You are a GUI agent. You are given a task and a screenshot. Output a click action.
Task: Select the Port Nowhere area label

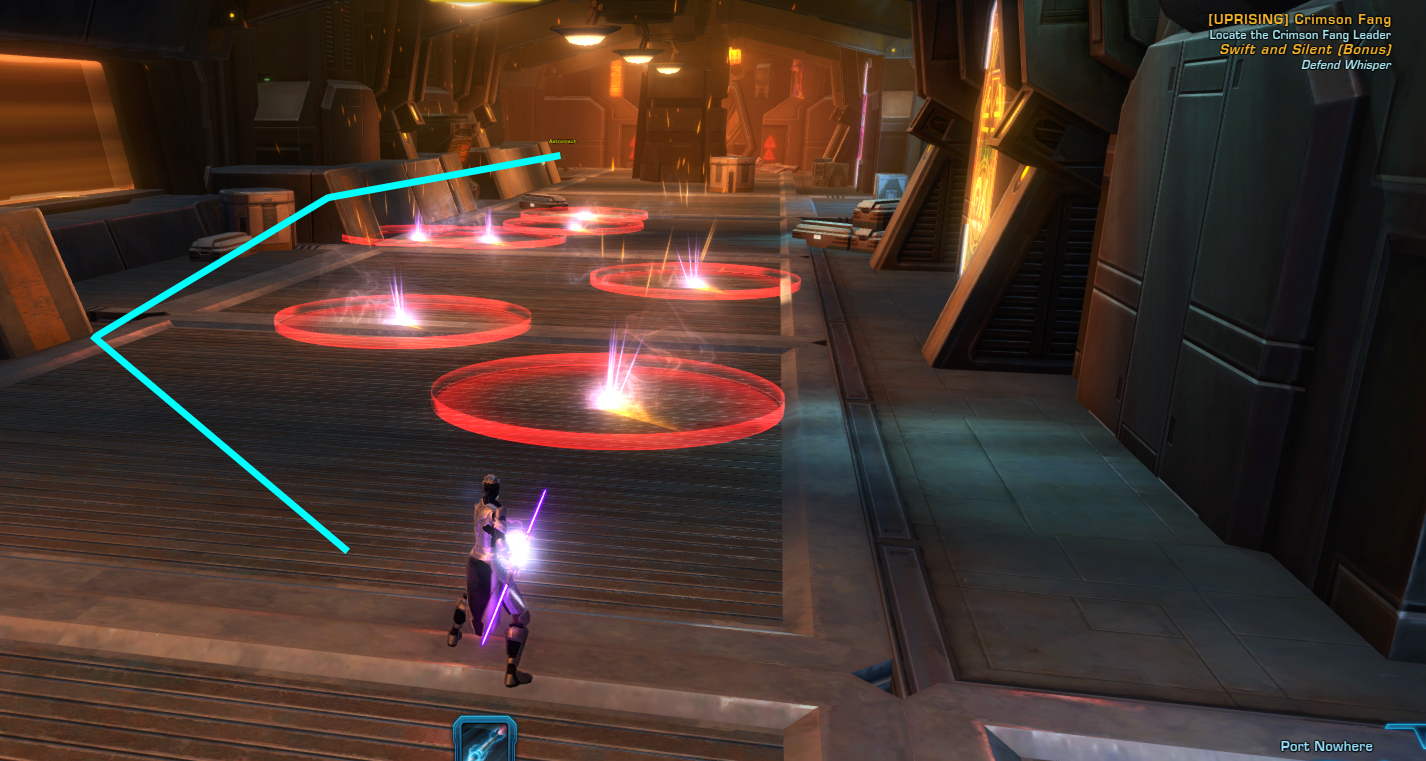point(1328,746)
